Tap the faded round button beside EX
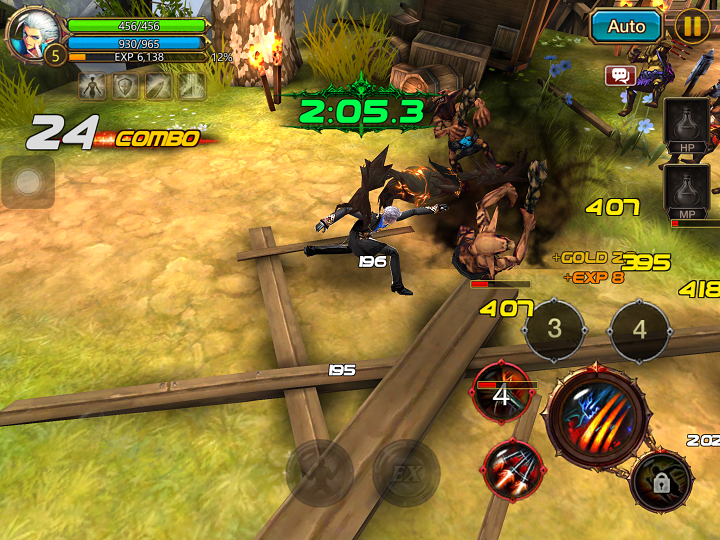Image resolution: width=720 pixels, height=540 pixels. [x=320, y=472]
